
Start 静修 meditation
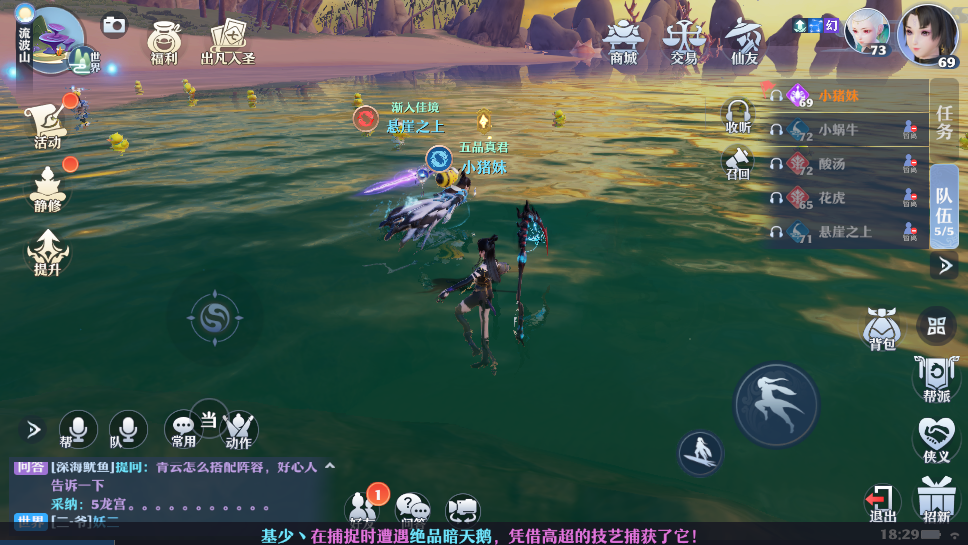pyautogui.click(x=47, y=187)
